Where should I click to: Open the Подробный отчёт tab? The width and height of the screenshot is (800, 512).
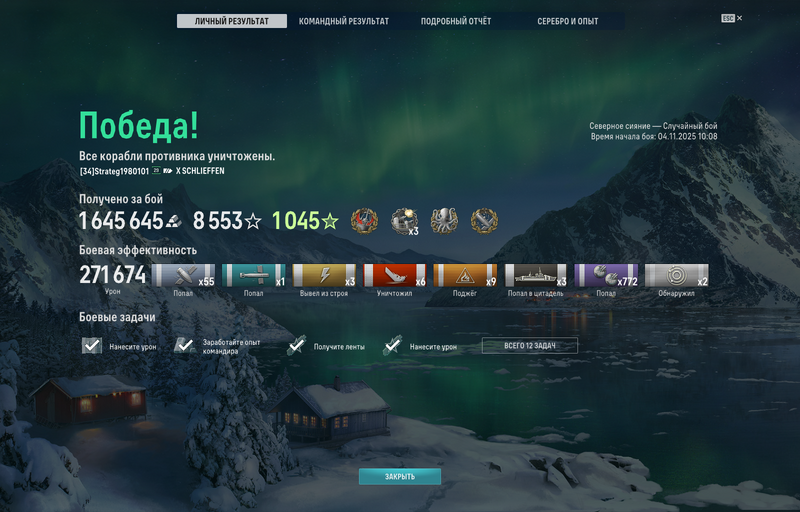click(455, 21)
